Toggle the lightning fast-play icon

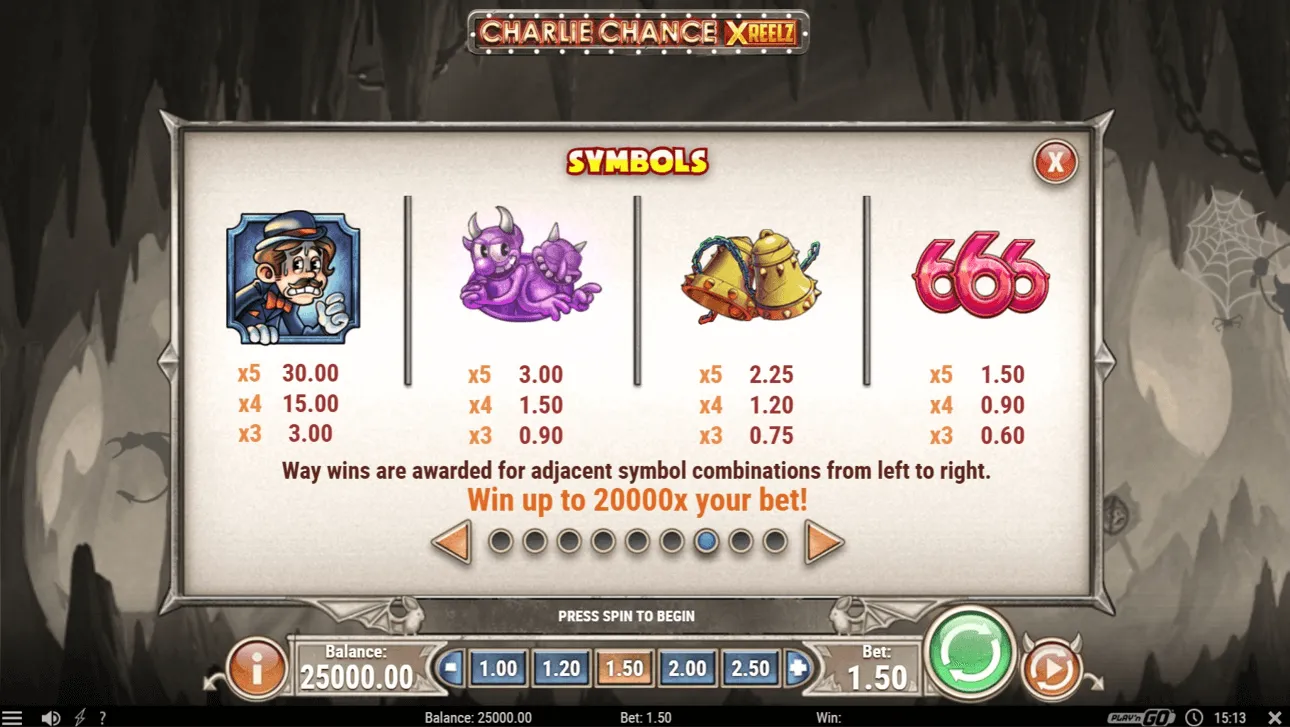tap(79, 717)
